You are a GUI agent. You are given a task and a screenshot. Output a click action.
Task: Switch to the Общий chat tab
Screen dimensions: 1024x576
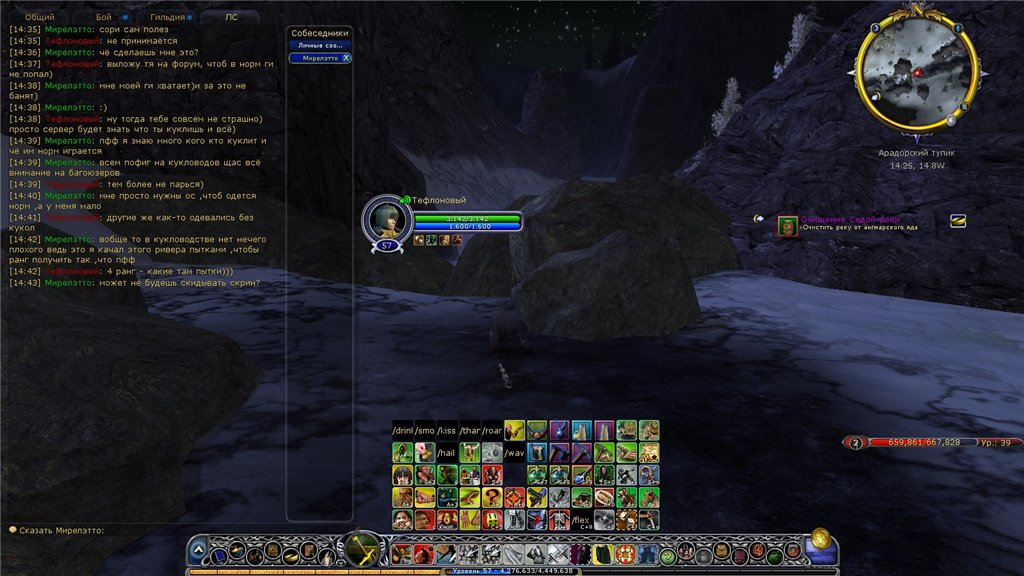[40, 17]
